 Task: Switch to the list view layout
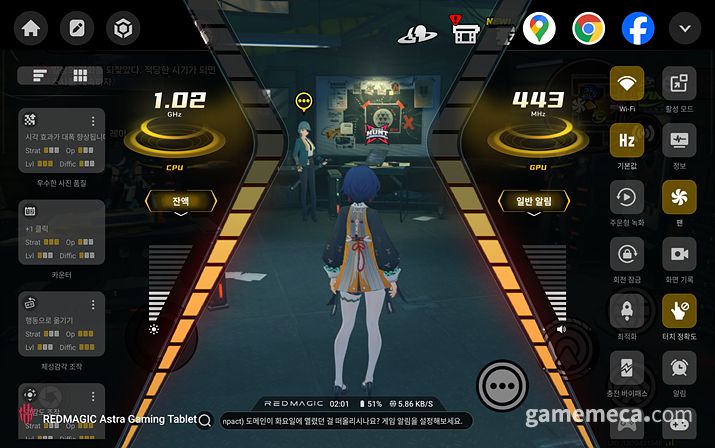pos(40,76)
